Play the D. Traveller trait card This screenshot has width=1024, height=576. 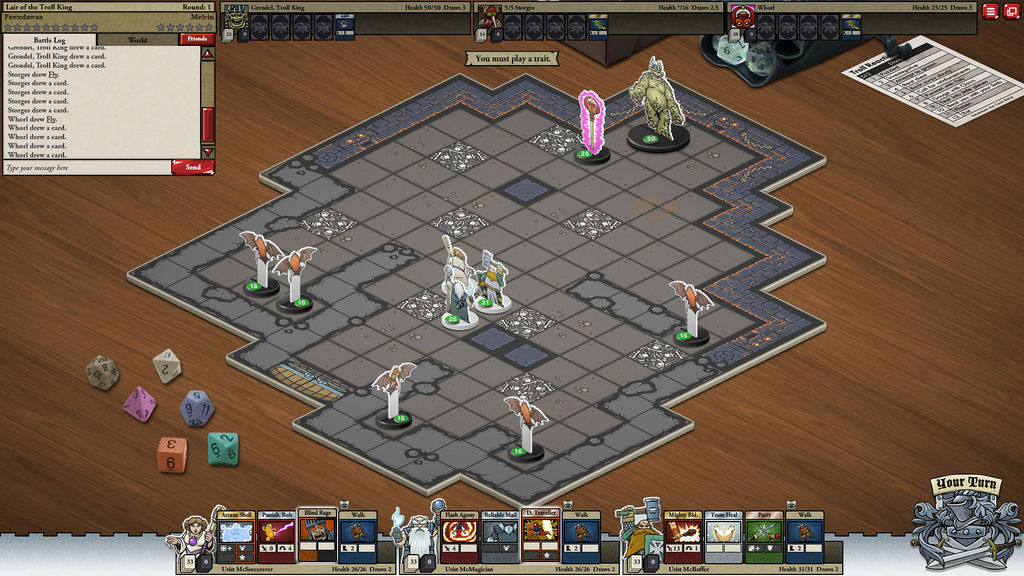click(x=538, y=537)
